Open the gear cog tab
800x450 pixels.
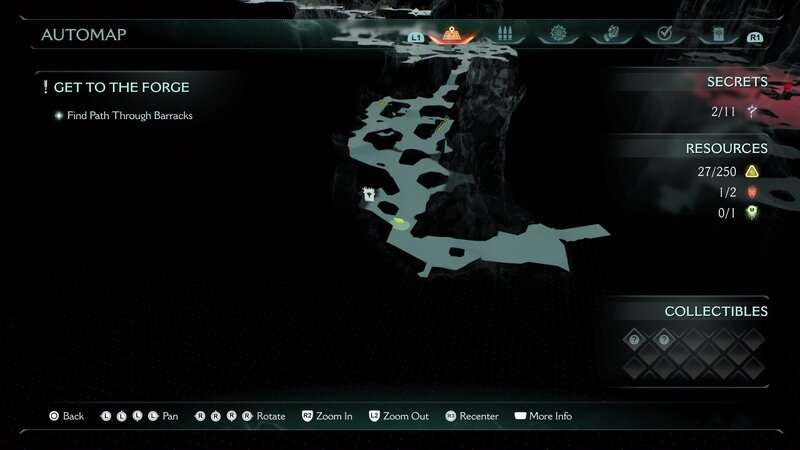[557, 34]
